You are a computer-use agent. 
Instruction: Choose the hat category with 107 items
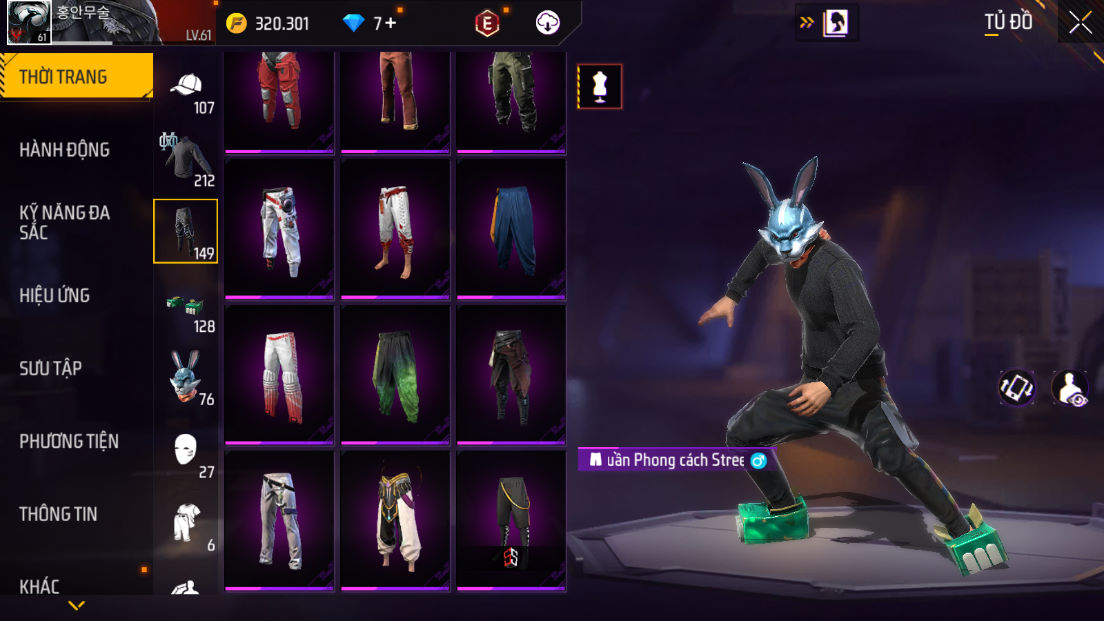pyautogui.click(x=187, y=90)
